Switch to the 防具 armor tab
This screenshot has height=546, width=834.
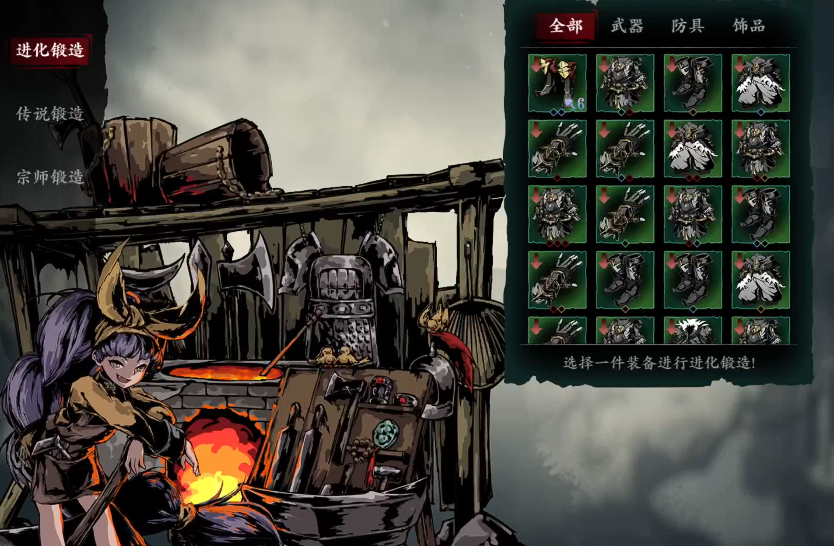pos(688,26)
